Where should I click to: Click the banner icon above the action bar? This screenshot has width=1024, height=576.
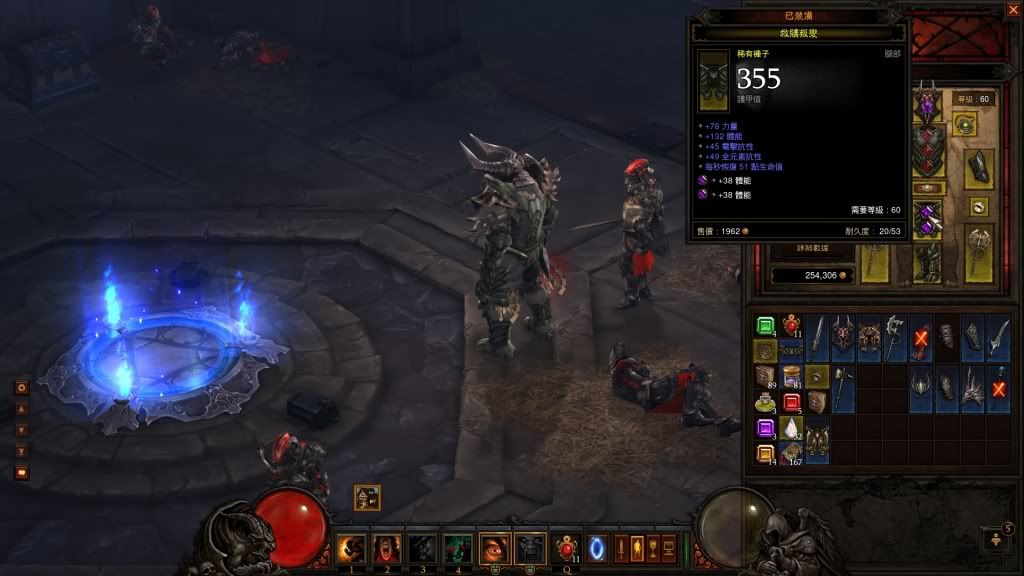click(366, 496)
